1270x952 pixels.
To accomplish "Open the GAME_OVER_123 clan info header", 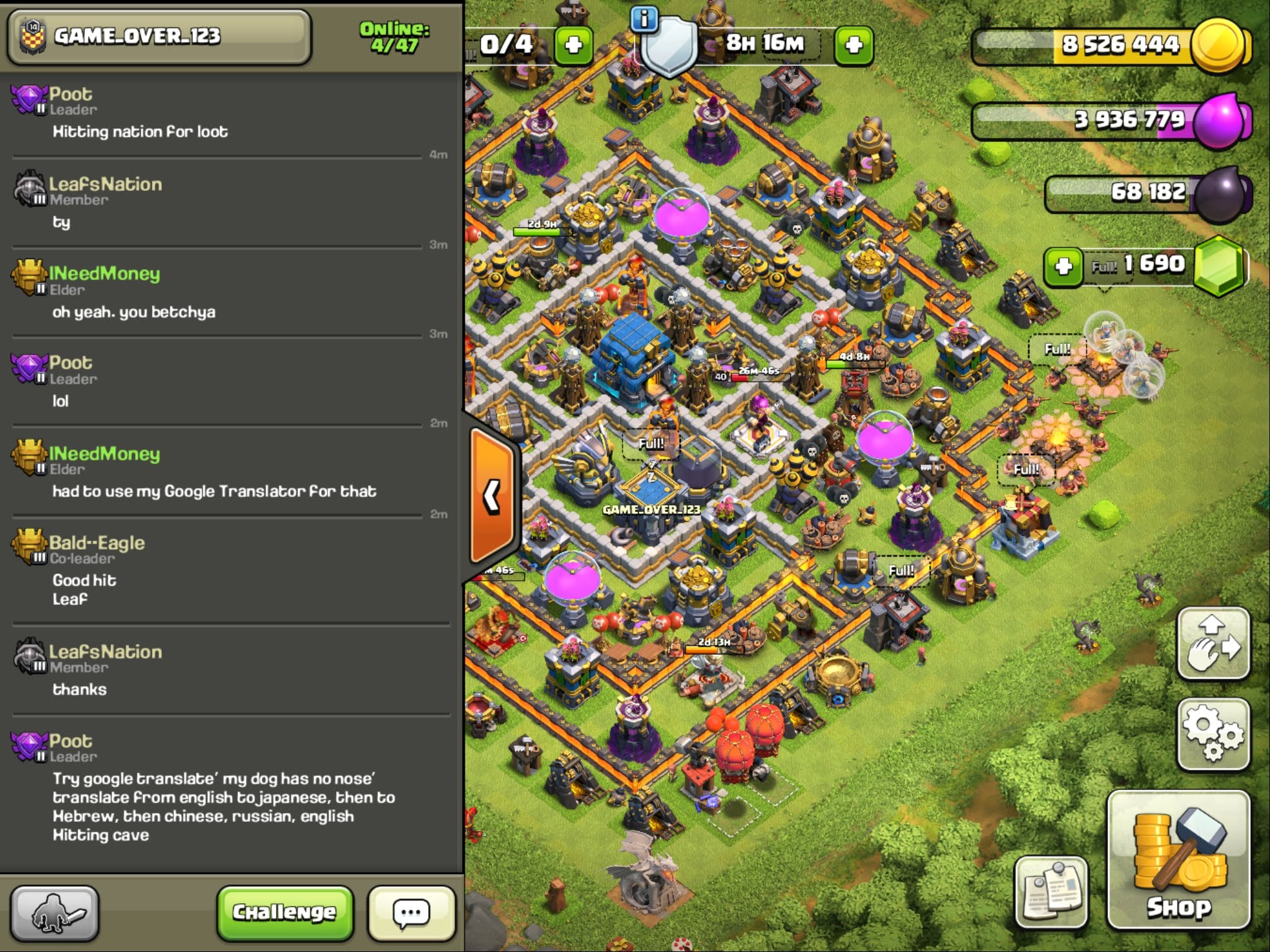I will point(158,36).
